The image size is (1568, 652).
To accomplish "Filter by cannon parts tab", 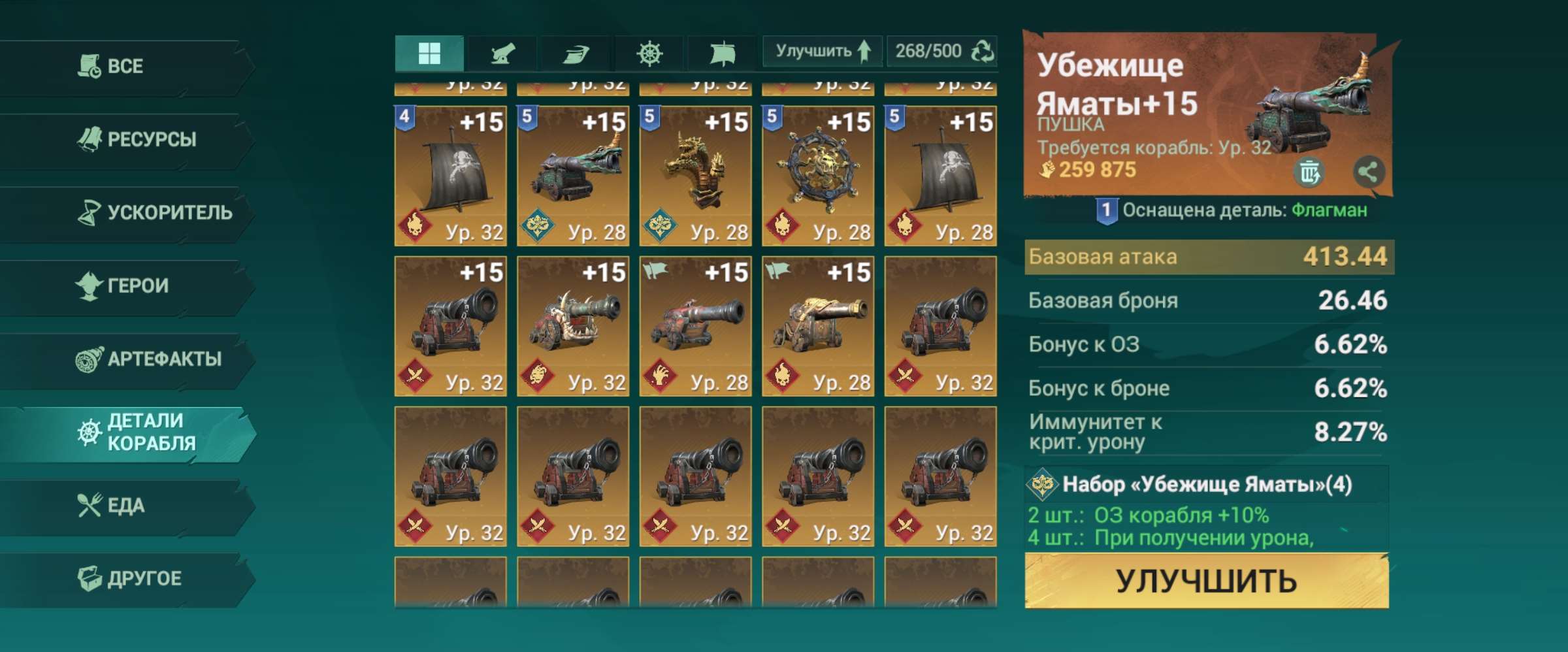I will (502, 52).
